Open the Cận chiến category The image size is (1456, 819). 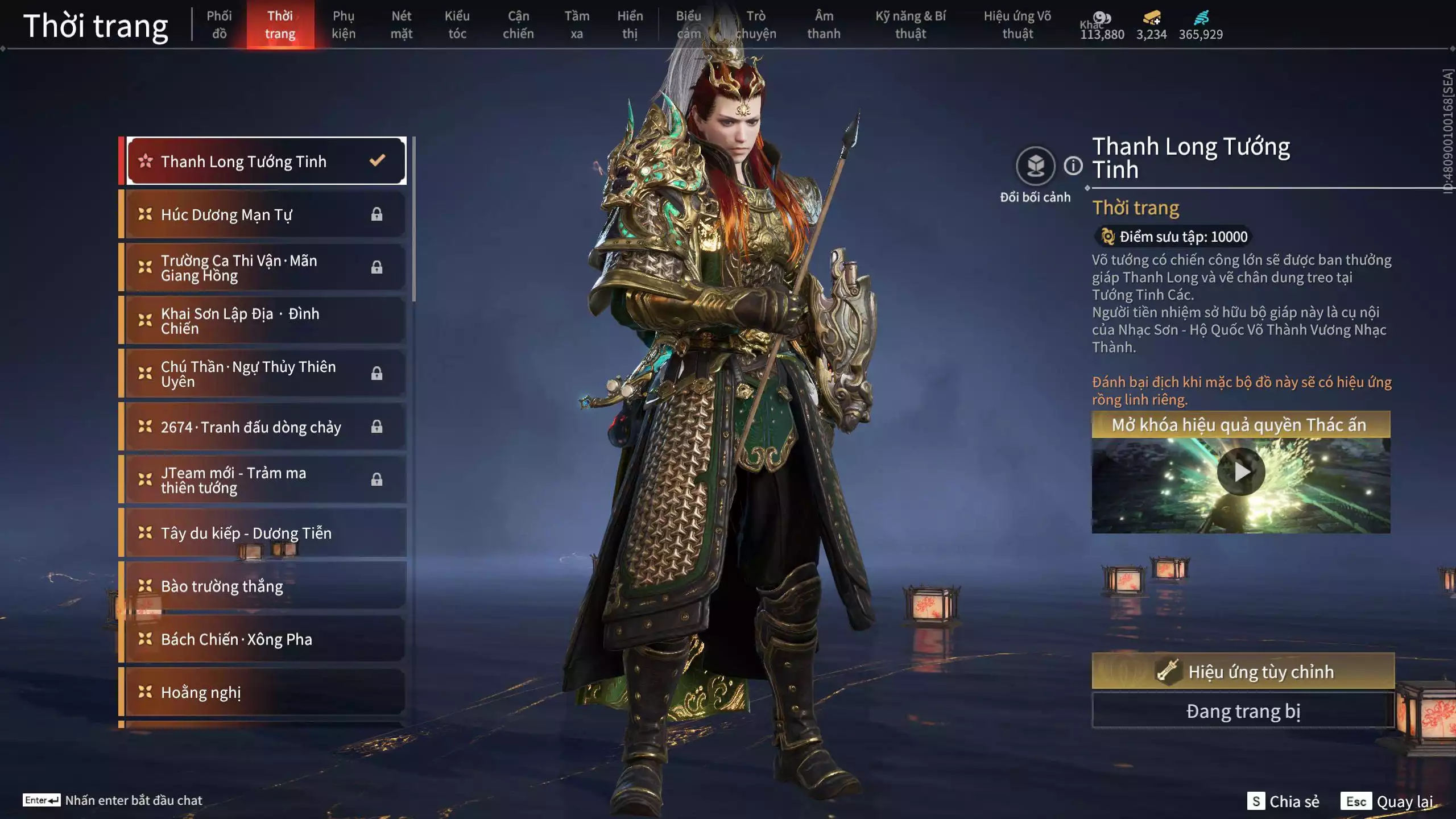[x=518, y=25]
